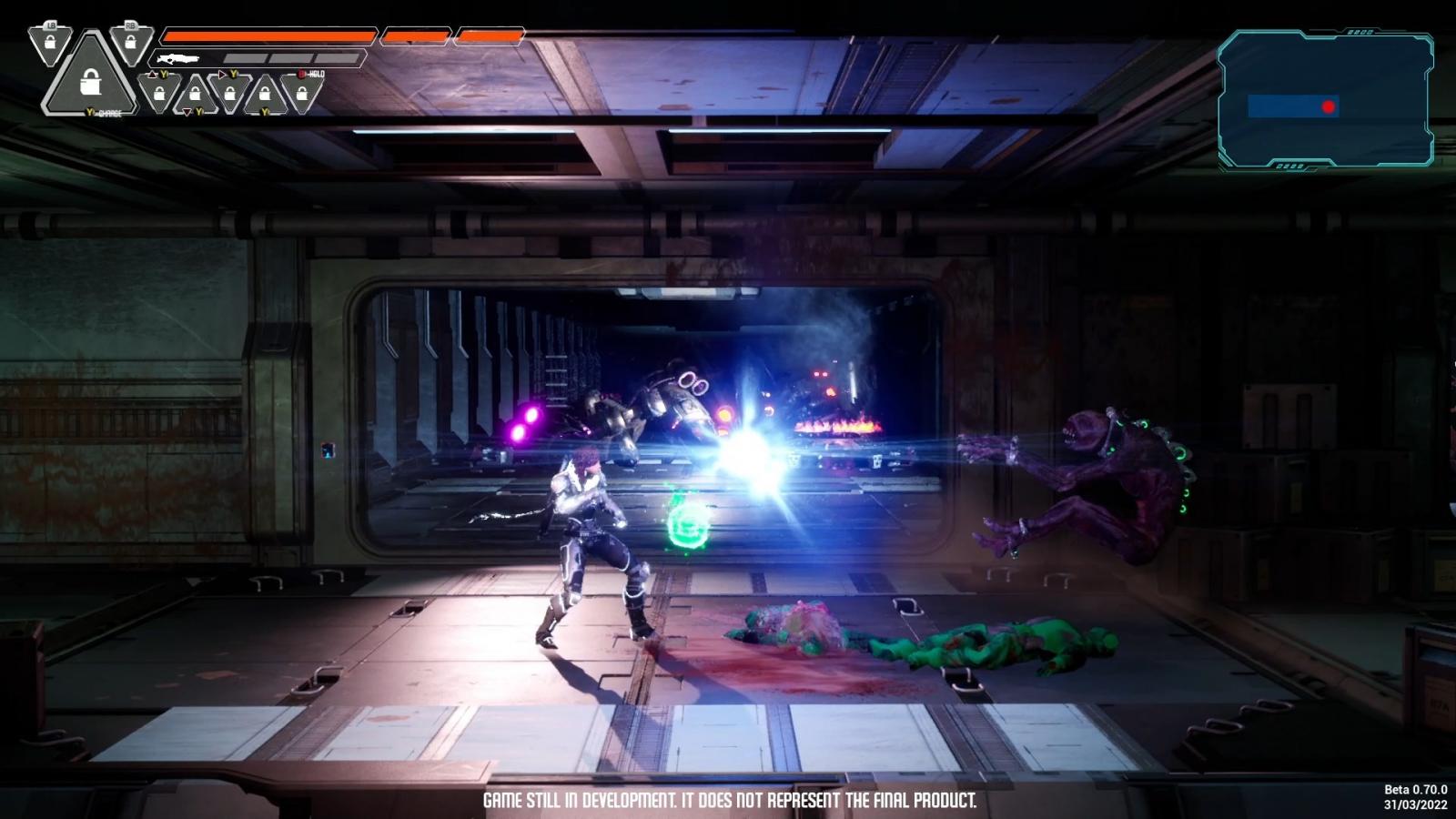This screenshot has height=819, width=1456.
Task: Select the locked LB ability slot
Action: click(x=50, y=45)
